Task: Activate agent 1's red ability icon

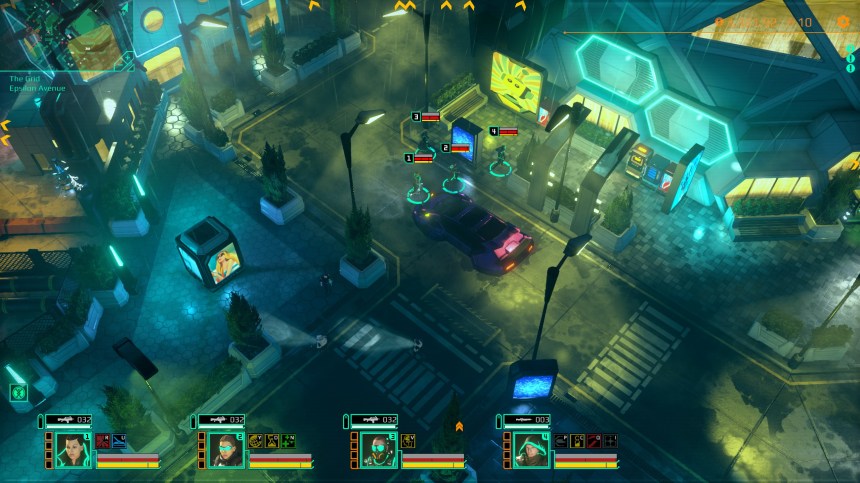Action: pos(103,439)
